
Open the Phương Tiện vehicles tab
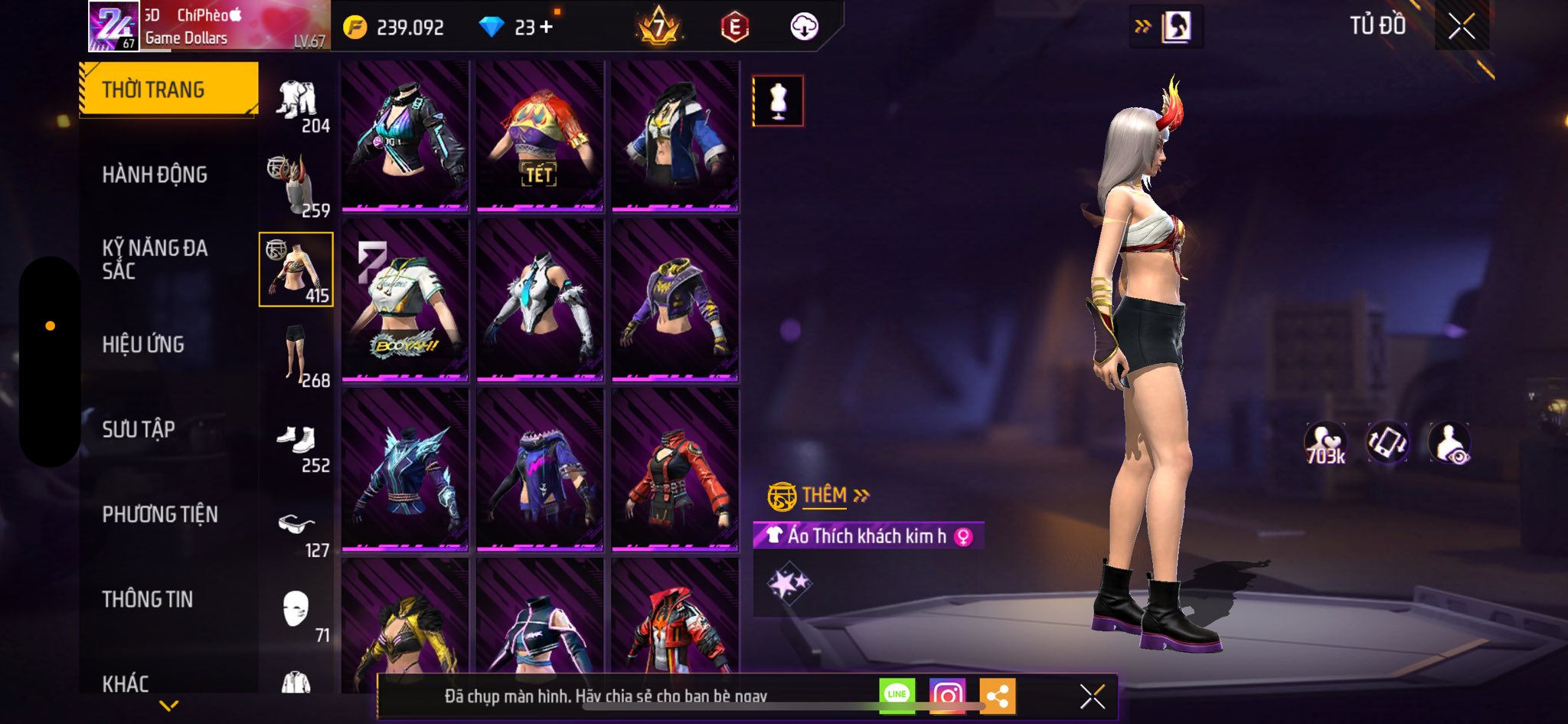[160, 514]
